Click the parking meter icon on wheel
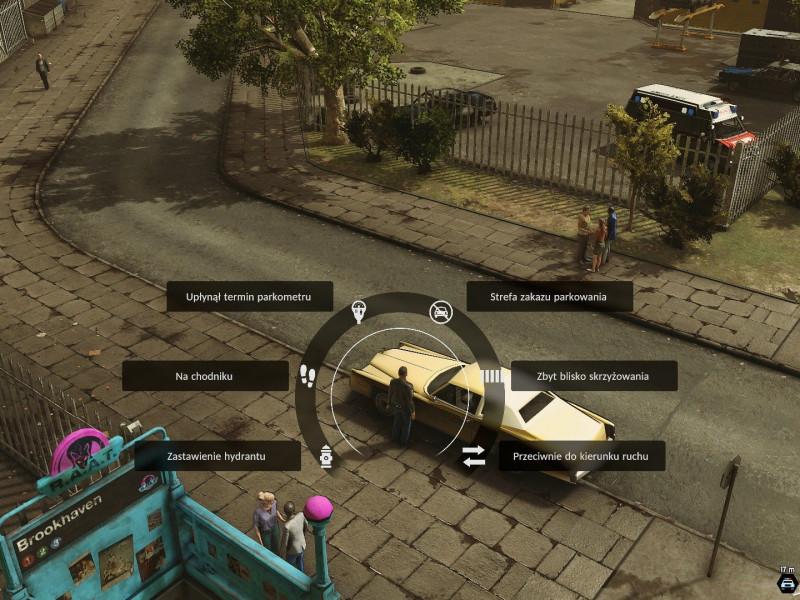This screenshot has width=800, height=600. 359,313
